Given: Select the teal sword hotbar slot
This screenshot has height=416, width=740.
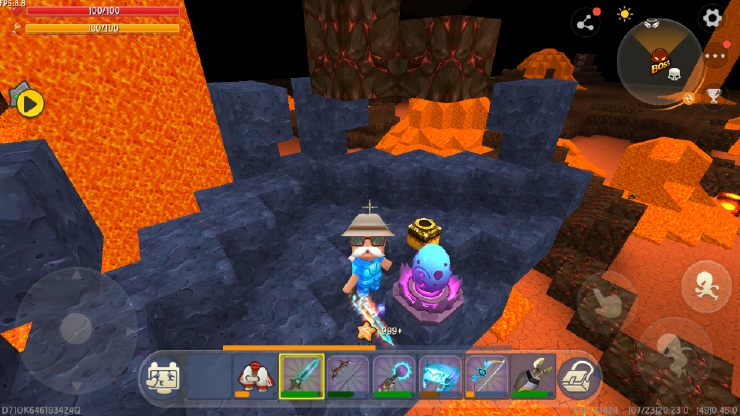Looking at the screenshot, I should click(x=300, y=377).
